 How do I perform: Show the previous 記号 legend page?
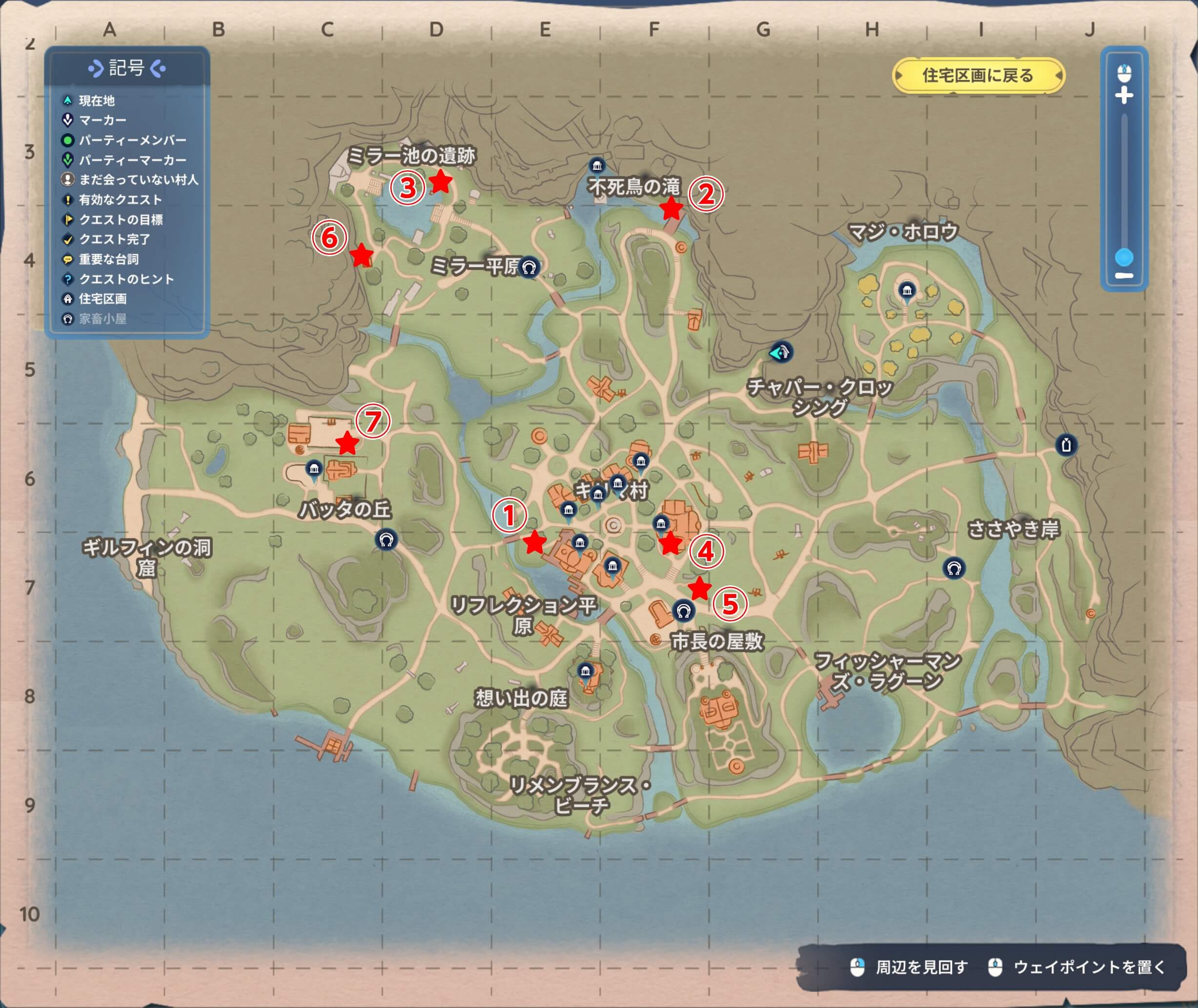point(94,69)
